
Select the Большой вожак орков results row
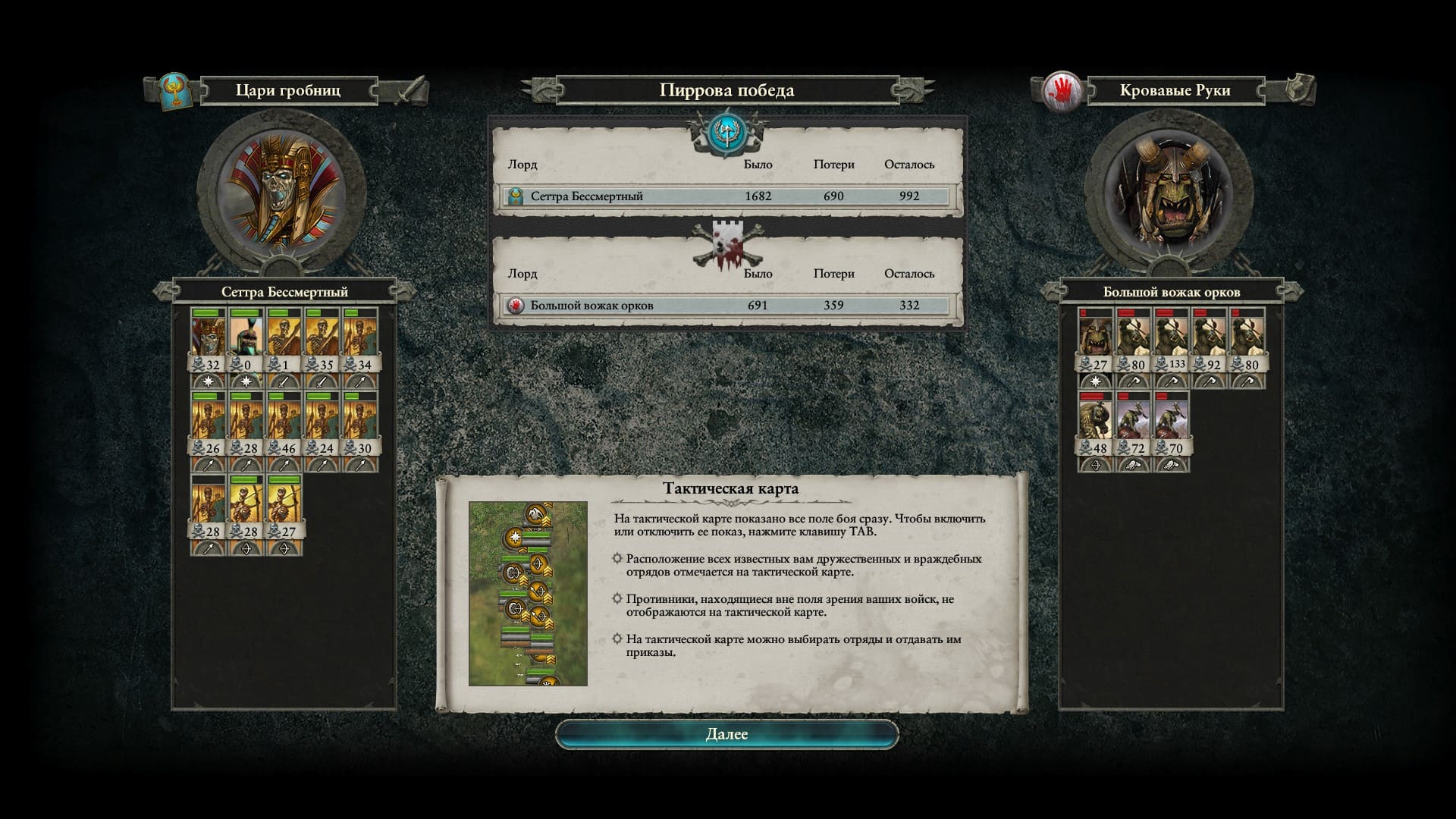pyautogui.click(x=726, y=306)
